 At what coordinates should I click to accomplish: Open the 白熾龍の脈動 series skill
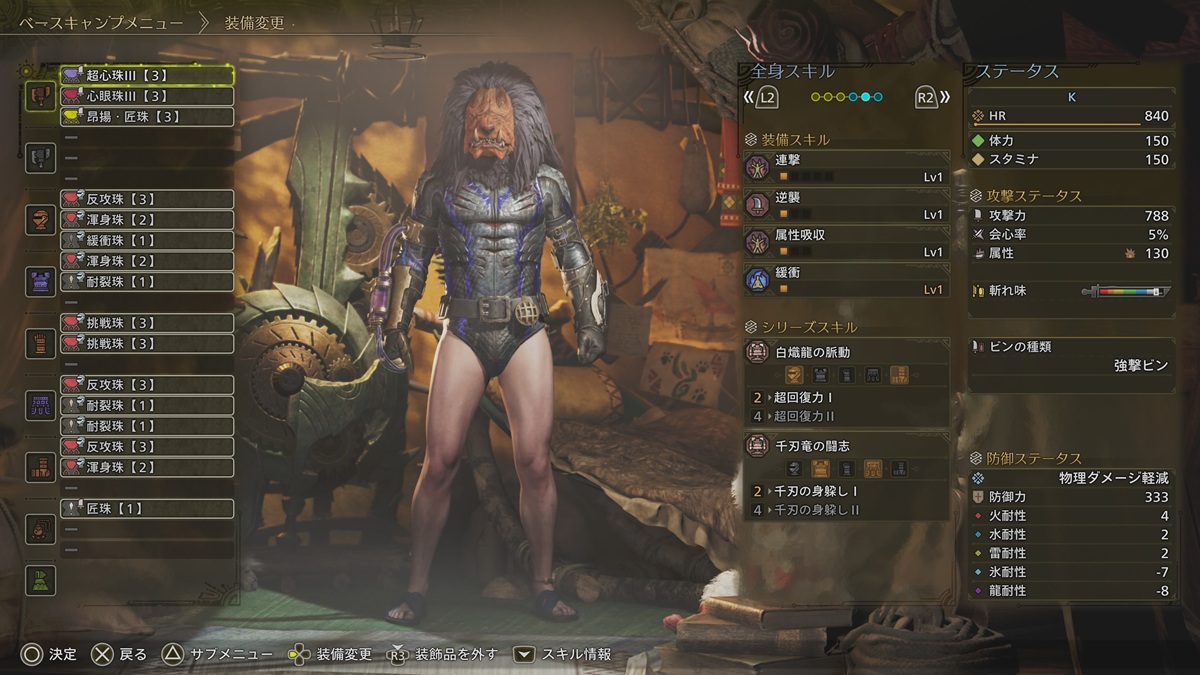click(846, 364)
